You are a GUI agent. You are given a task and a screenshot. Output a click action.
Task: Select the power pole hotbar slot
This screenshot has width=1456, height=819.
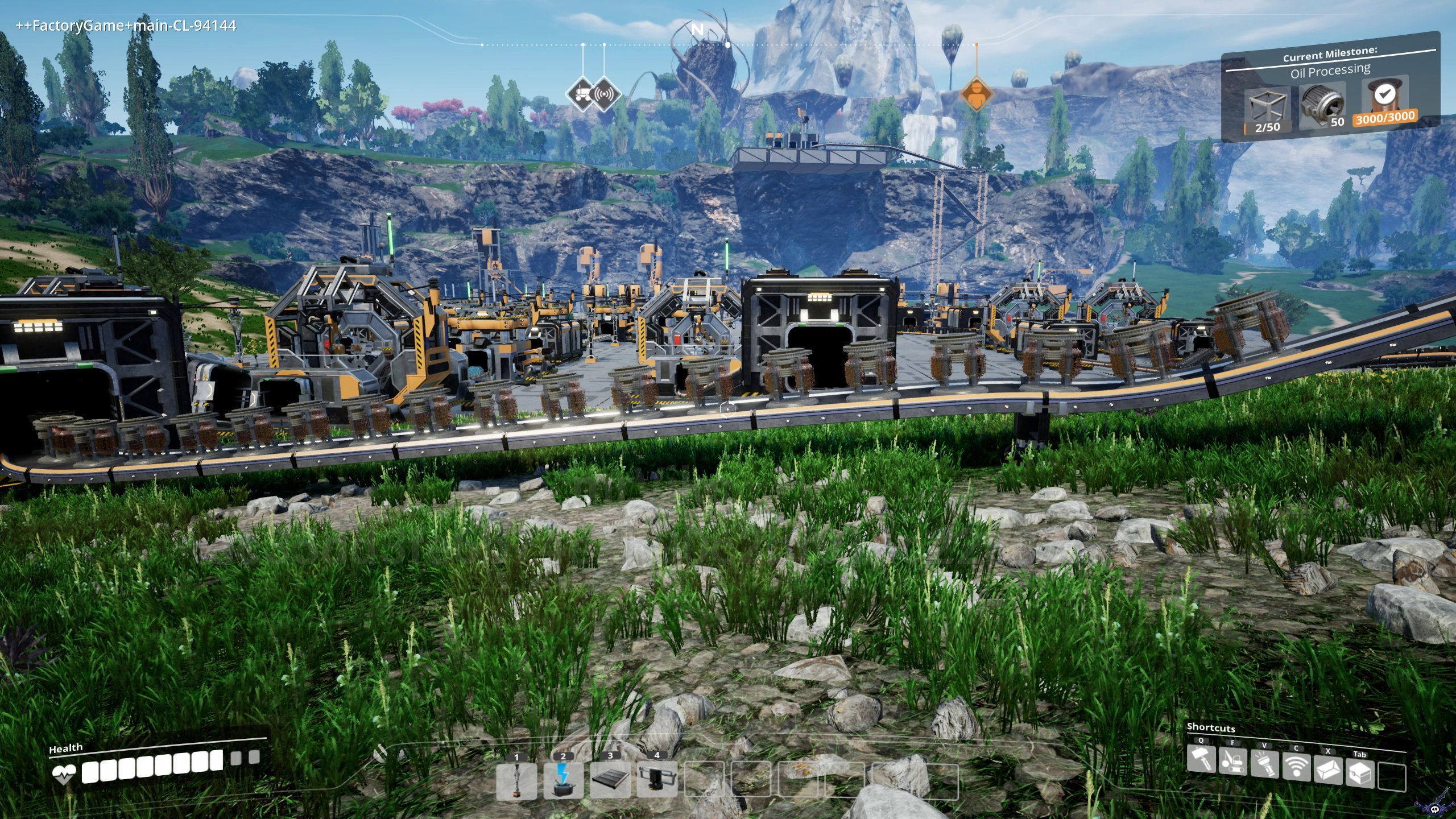[x=516, y=781]
